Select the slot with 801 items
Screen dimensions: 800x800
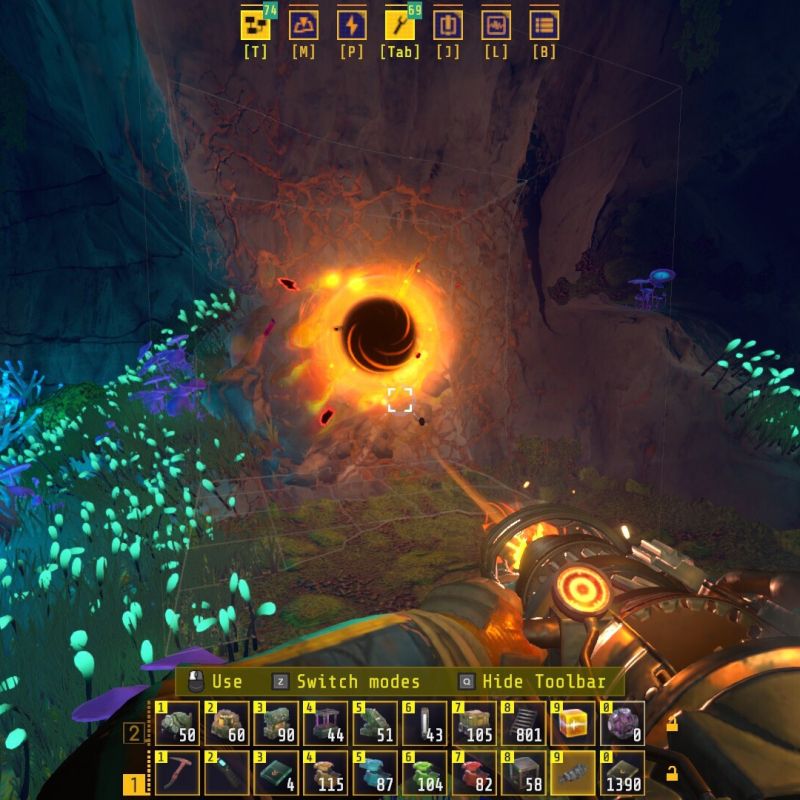pos(523,723)
